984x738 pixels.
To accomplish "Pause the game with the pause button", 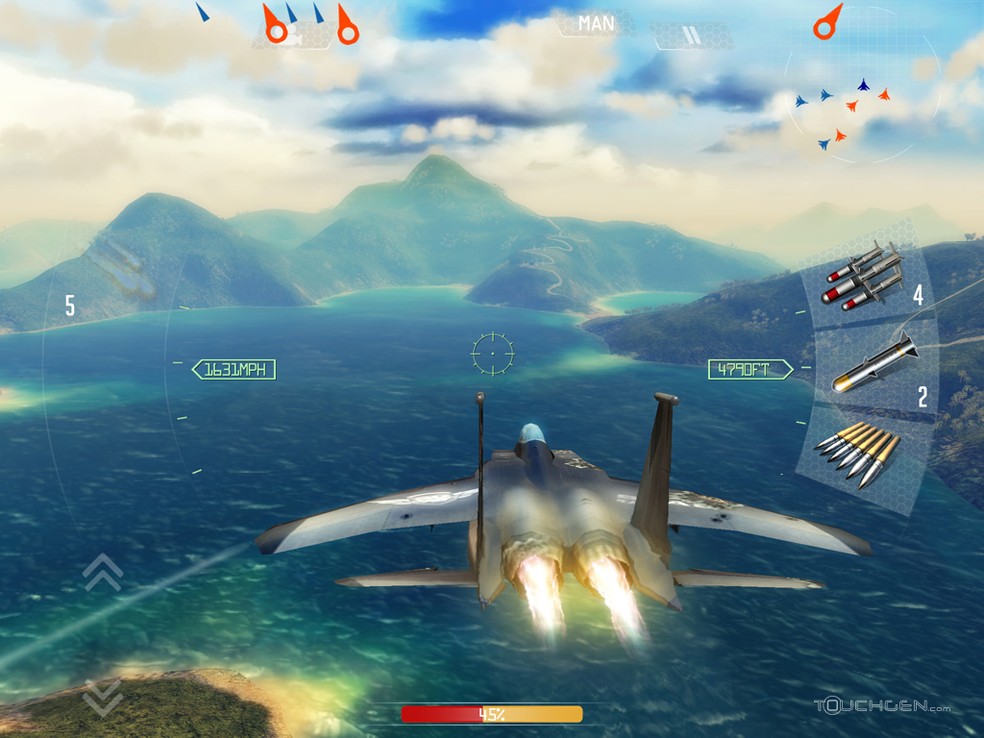I will pos(690,36).
